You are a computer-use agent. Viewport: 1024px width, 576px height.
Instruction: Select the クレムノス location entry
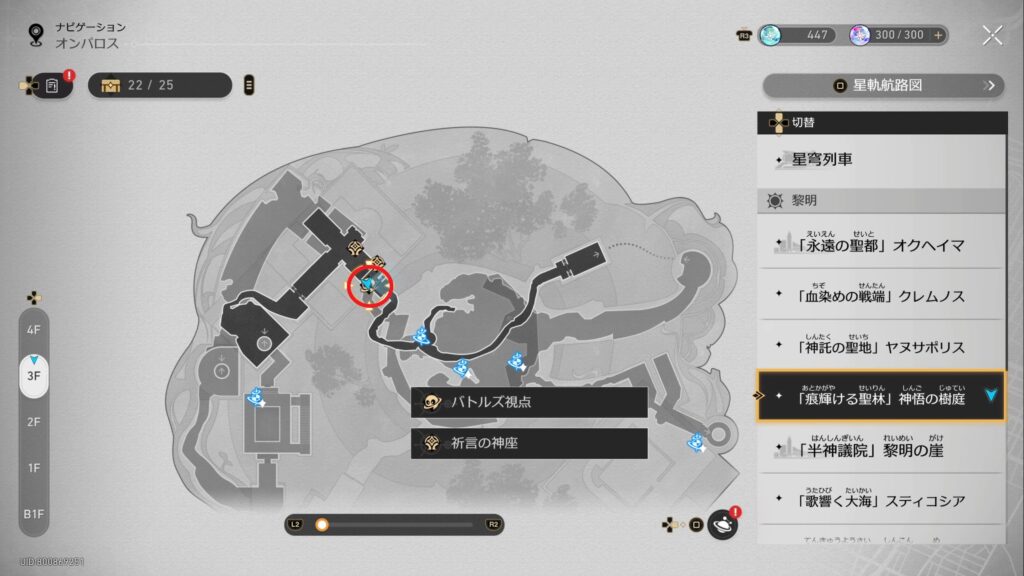(880, 296)
